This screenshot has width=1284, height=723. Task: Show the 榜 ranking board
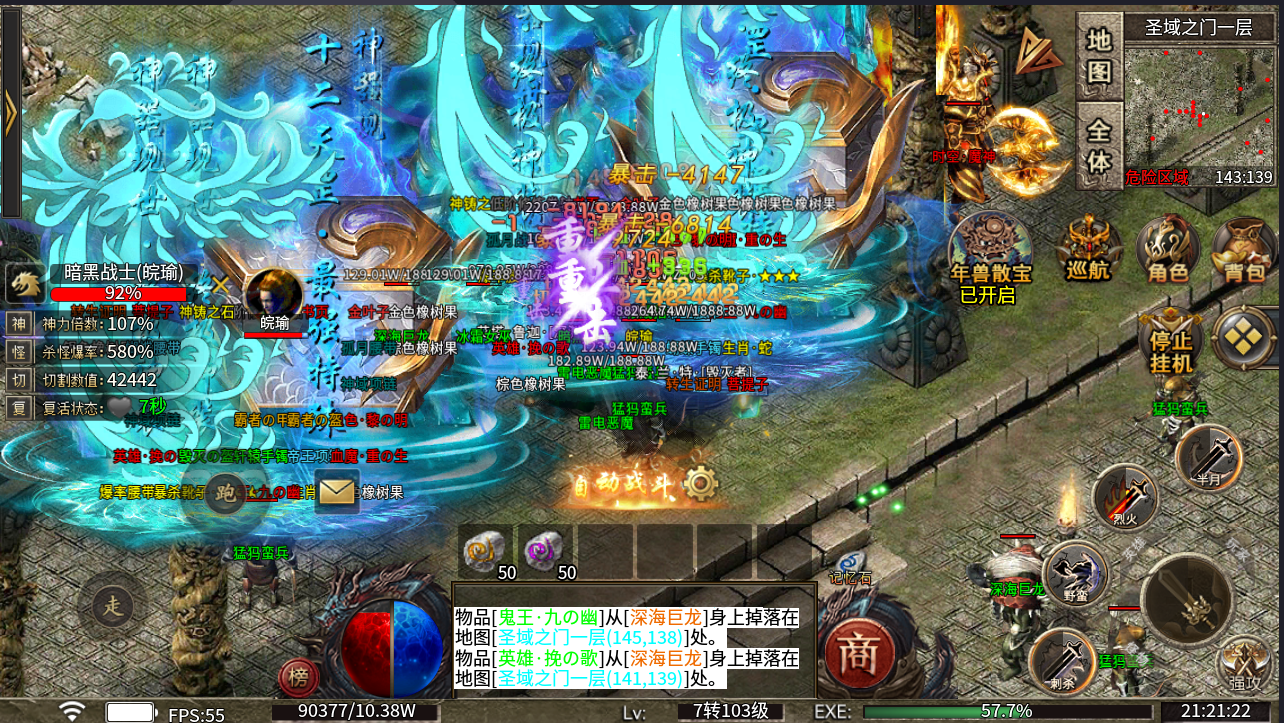[x=298, y=678]
